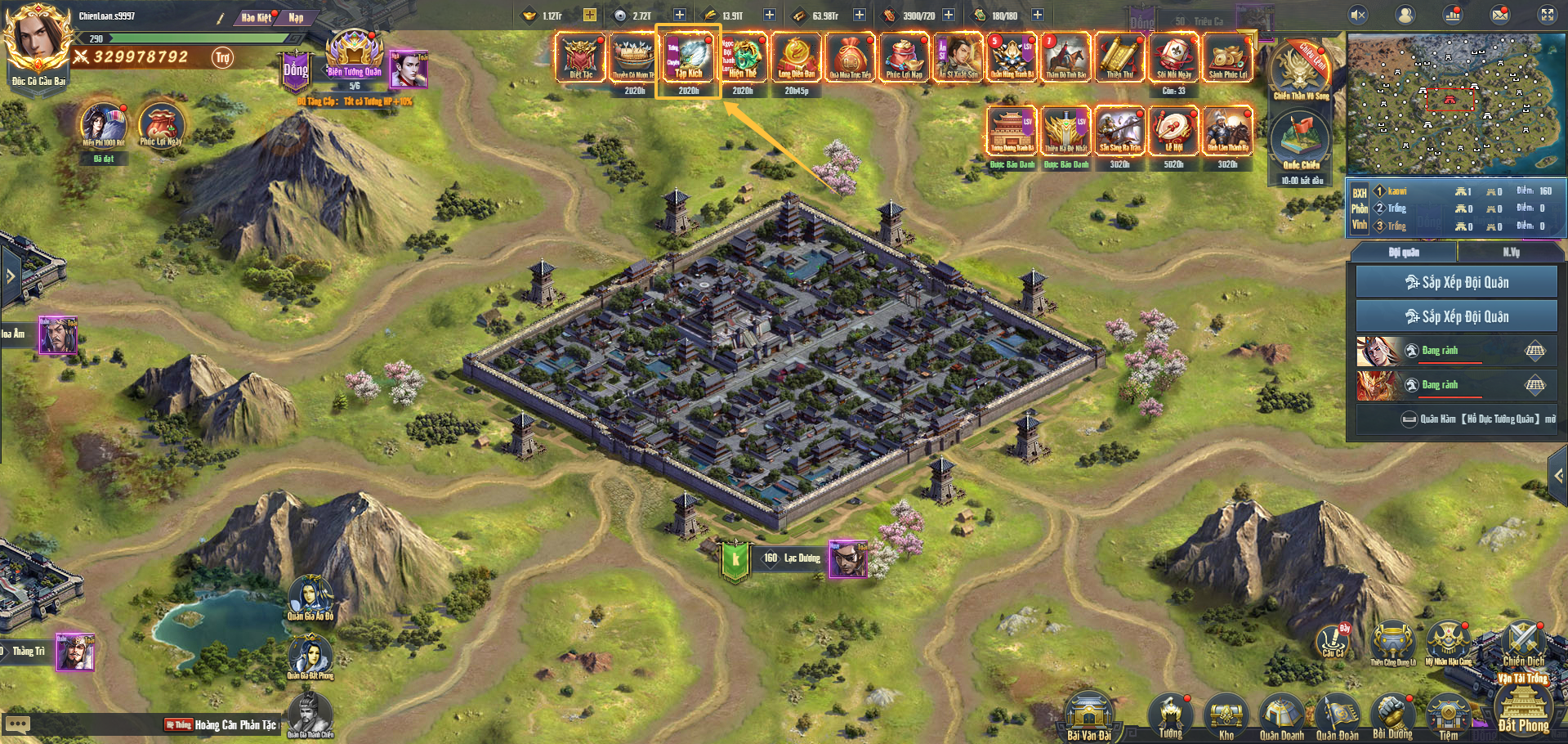Image resolution: width=1568 pixels, height=744 pixels.
Task: Open the Quân Đoàn legion menu
Action: pos(1337,715)
